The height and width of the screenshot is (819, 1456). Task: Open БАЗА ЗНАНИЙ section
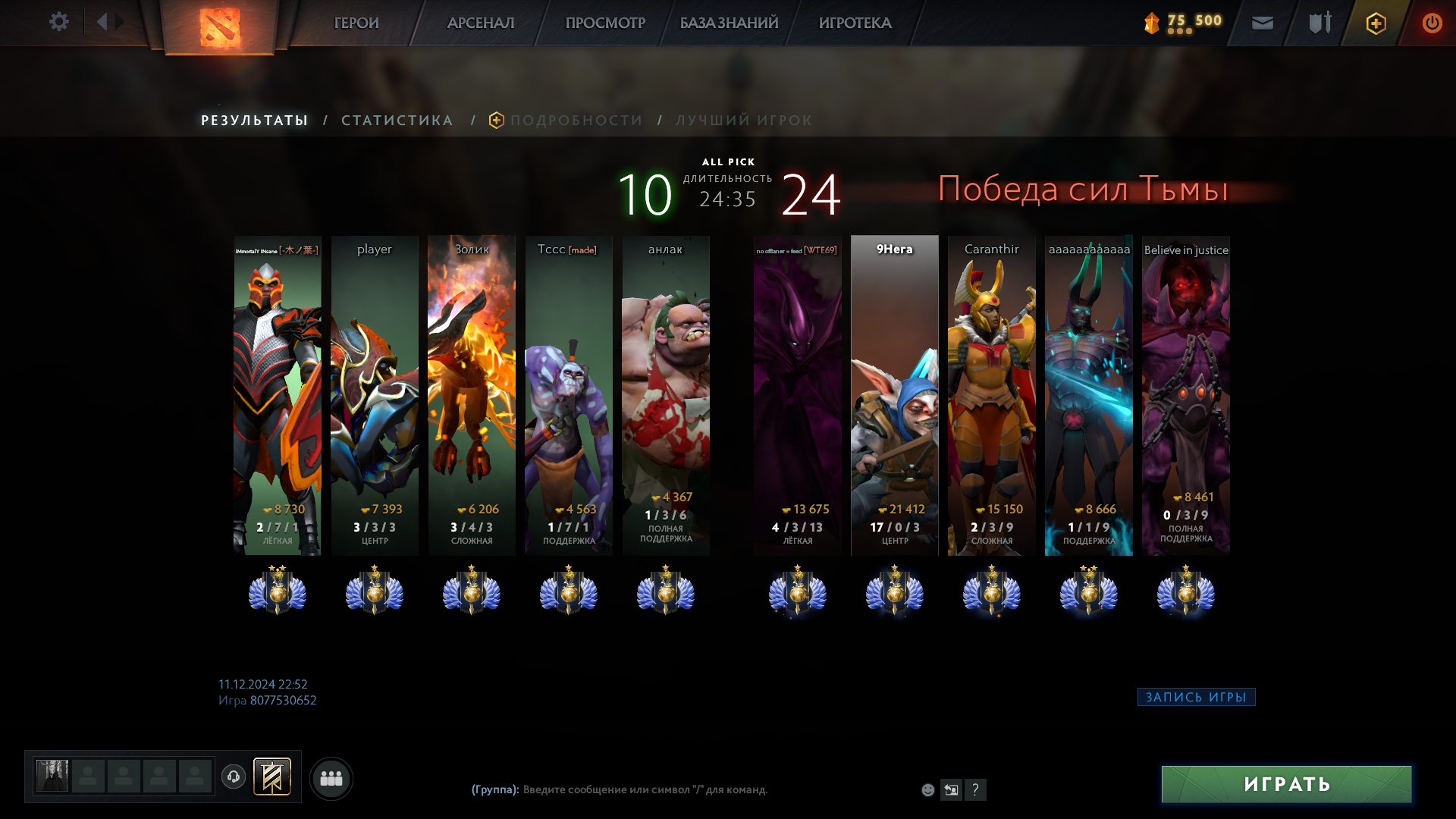point(729,24)
